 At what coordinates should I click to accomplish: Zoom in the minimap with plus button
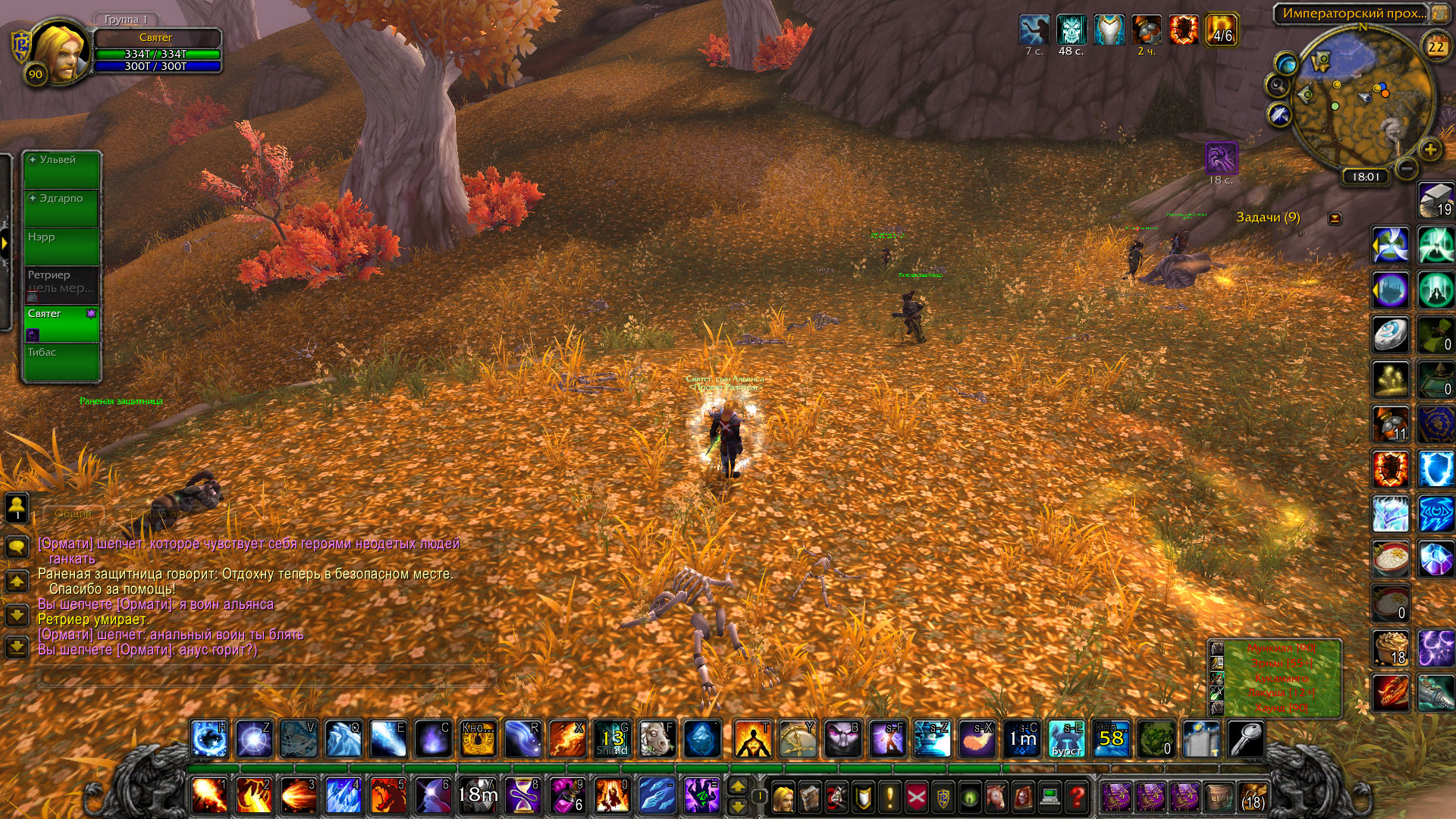point(1430,149)
